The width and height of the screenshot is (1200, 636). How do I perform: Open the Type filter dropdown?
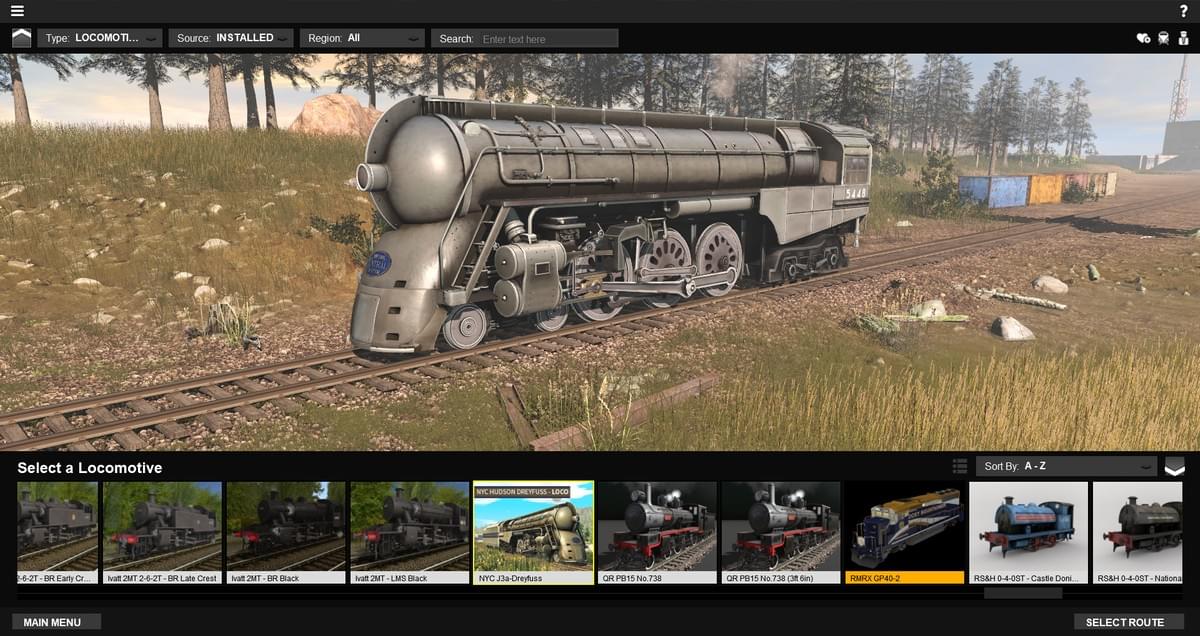(100, 38)
